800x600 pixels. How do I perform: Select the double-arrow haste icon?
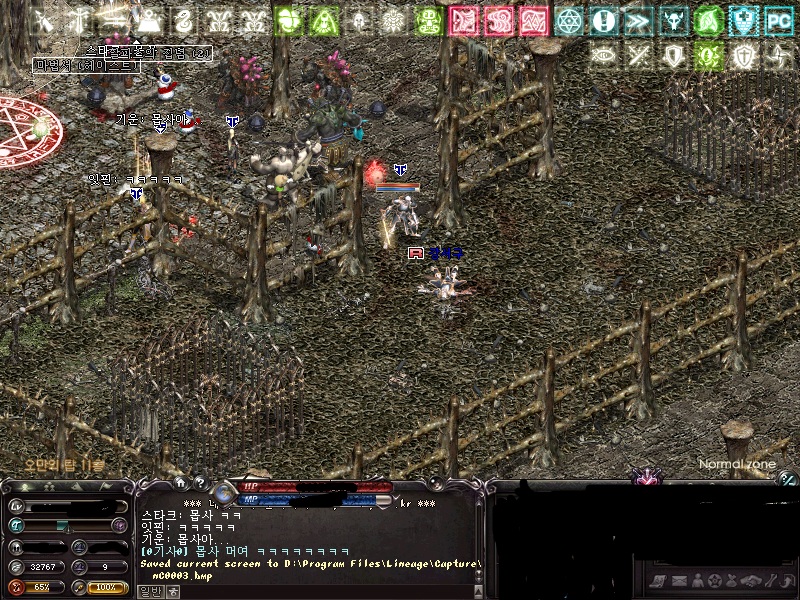point(638,19)
